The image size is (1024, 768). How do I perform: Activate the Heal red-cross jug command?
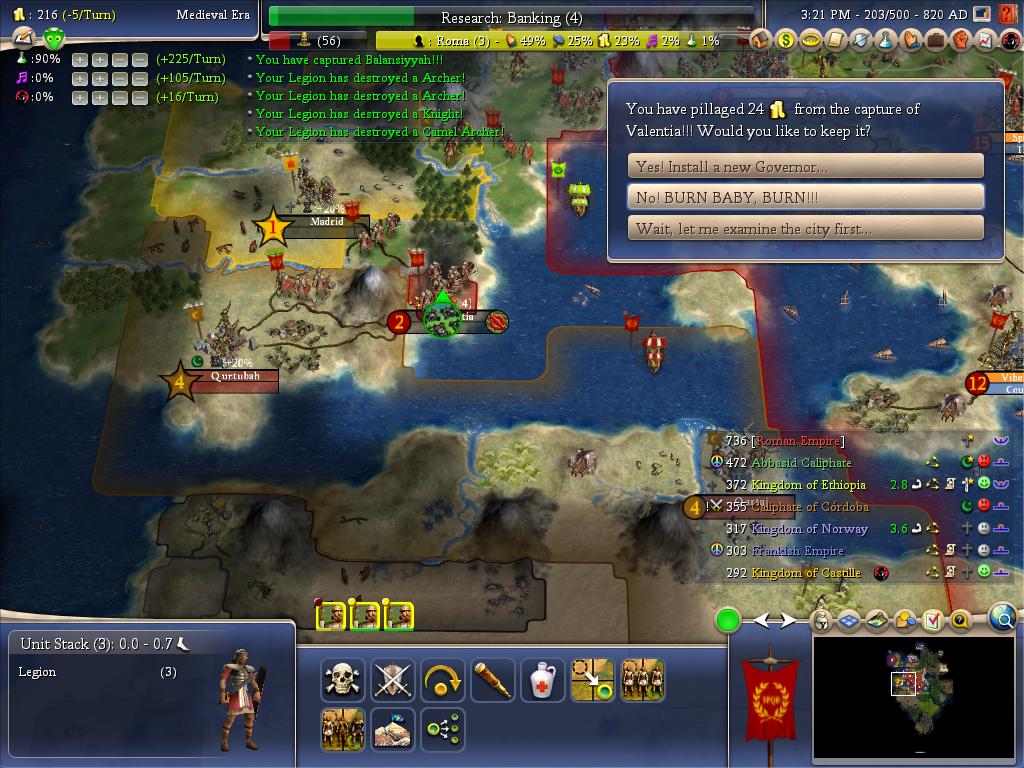(542, 680)
